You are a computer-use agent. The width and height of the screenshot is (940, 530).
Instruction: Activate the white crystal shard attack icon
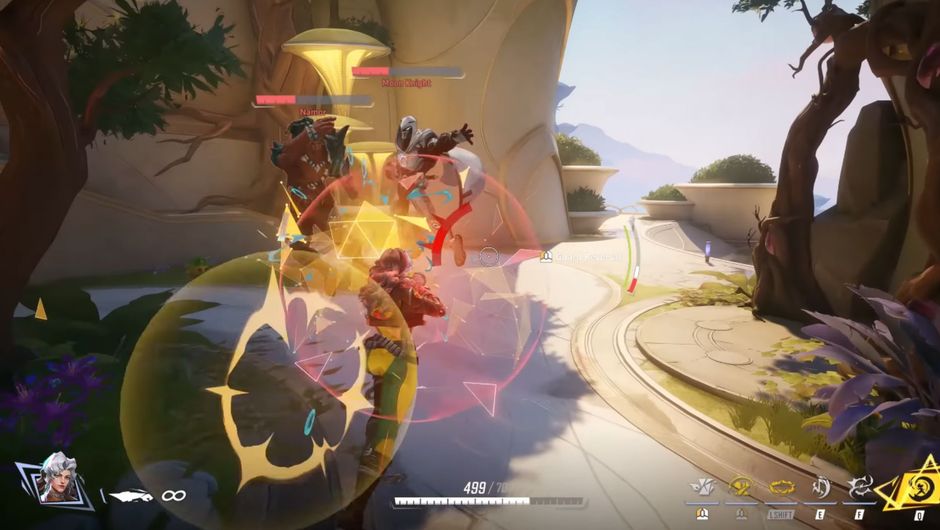pyautogui.click(x=701, y=487)
